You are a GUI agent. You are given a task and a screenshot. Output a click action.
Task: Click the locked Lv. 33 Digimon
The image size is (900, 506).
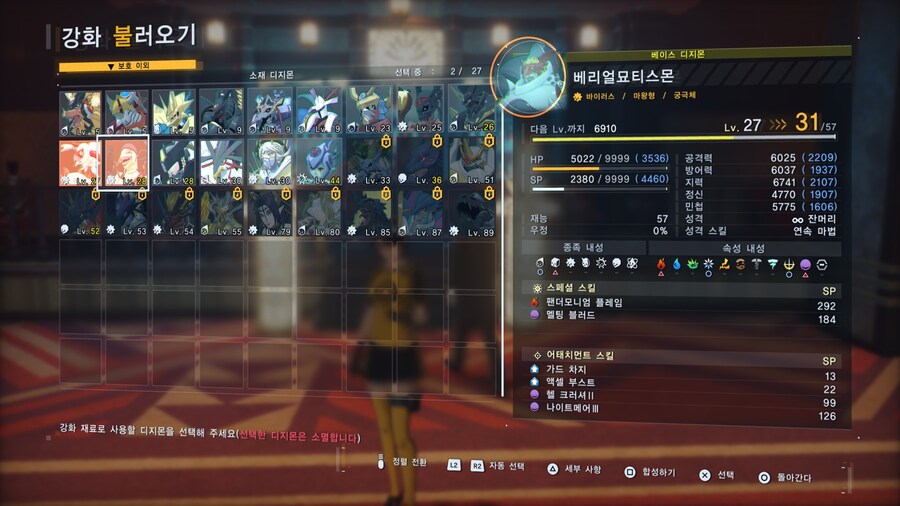coord(370,162)
